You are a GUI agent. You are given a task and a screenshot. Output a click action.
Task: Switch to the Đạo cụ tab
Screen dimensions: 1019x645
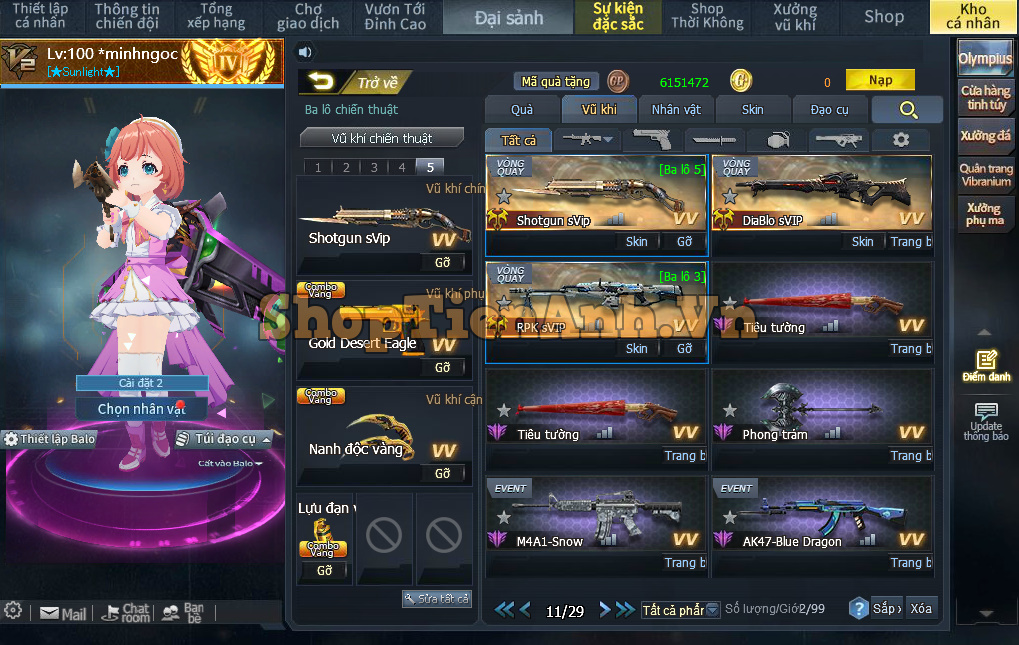pos(829,110)
